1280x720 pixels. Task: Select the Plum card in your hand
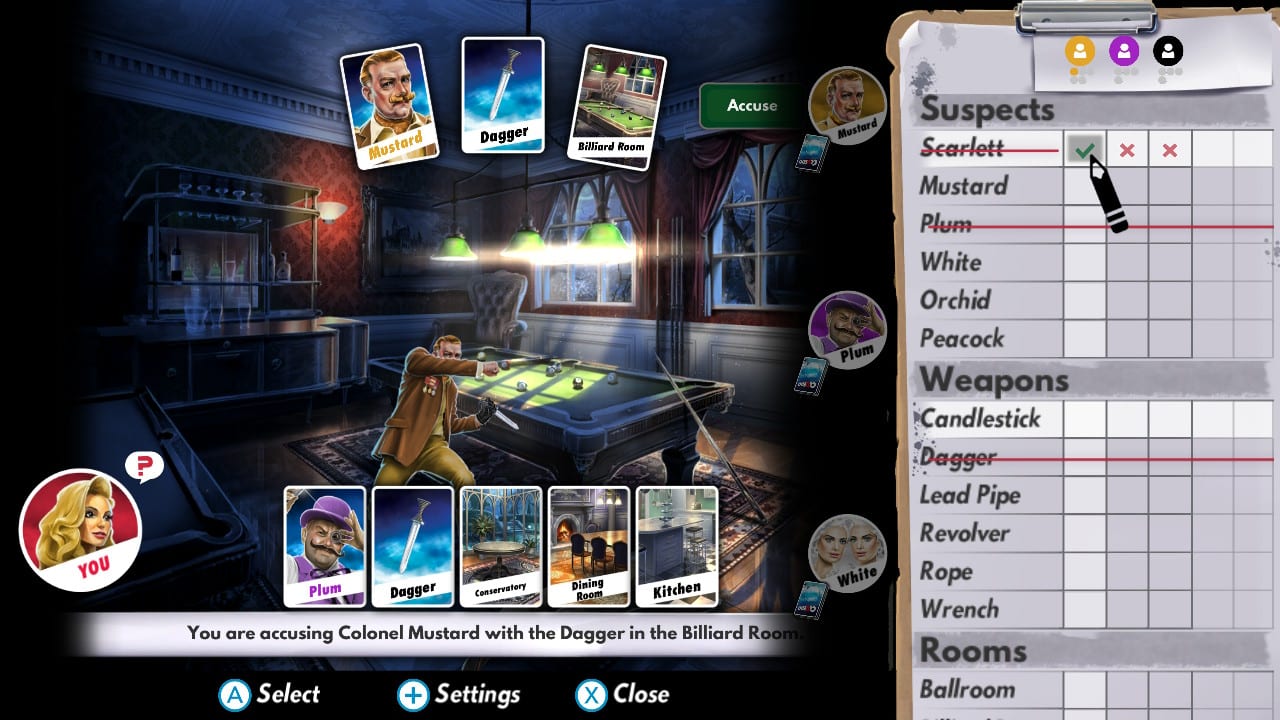pos(324,545)
